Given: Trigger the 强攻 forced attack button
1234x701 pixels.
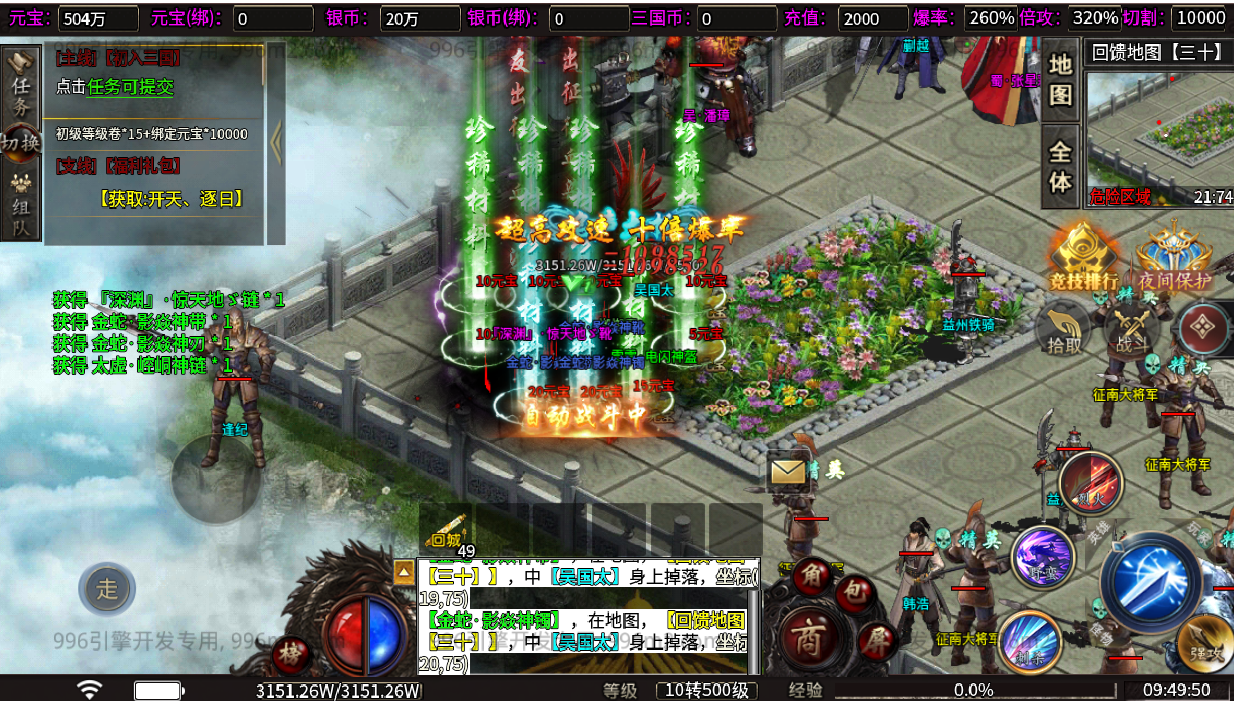Looking at the screenshot, I should coord(1202,643).
